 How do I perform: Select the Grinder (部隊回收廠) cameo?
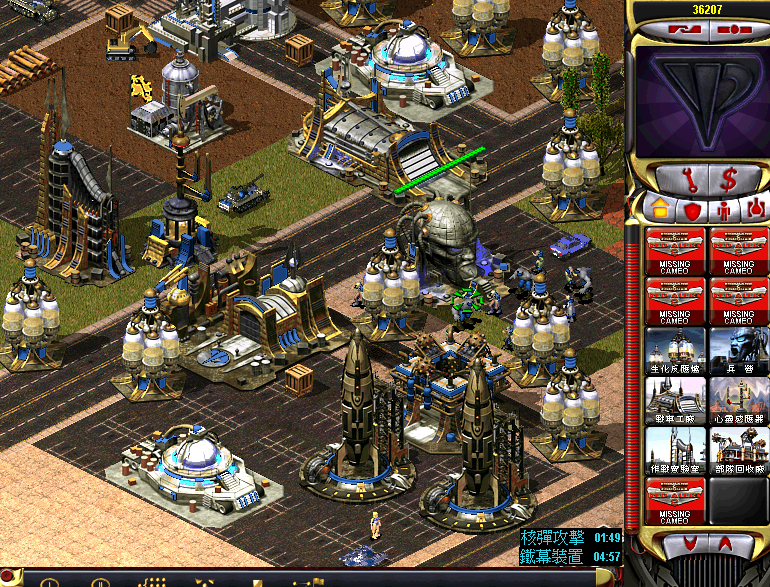738,451
